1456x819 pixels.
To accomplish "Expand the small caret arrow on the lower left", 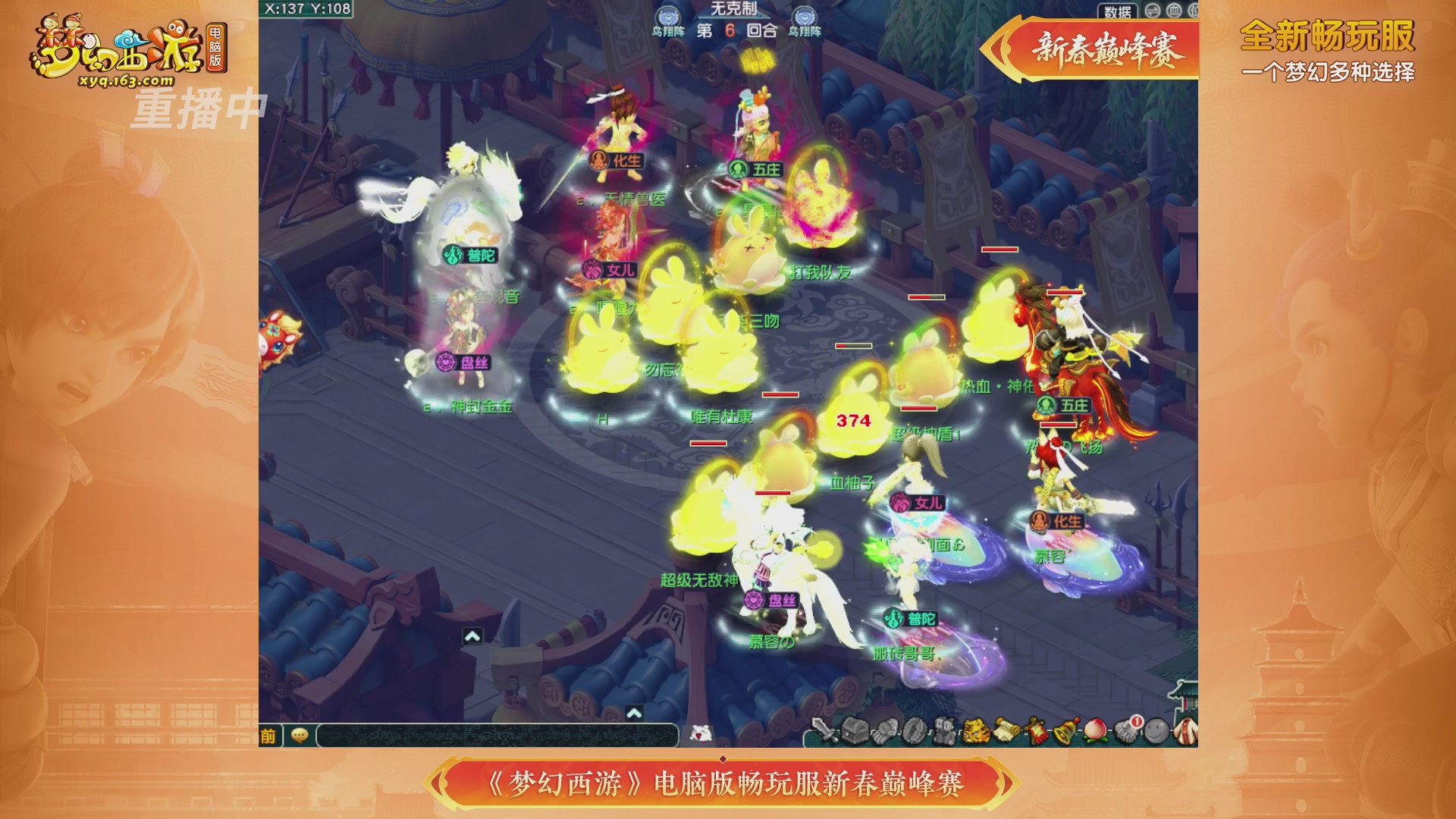I will click(472, 637).
